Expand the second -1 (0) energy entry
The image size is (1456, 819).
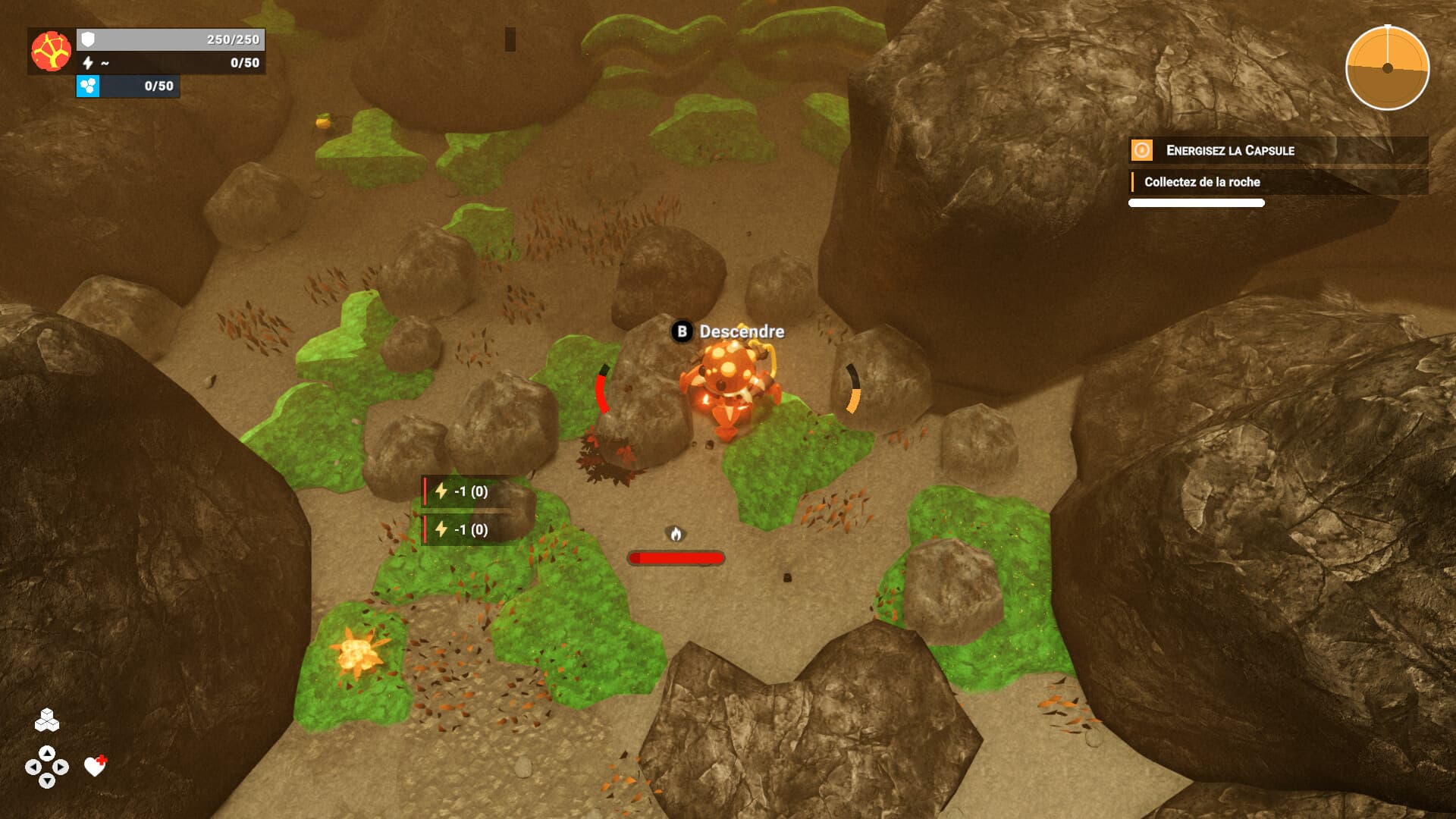[463, 530]
